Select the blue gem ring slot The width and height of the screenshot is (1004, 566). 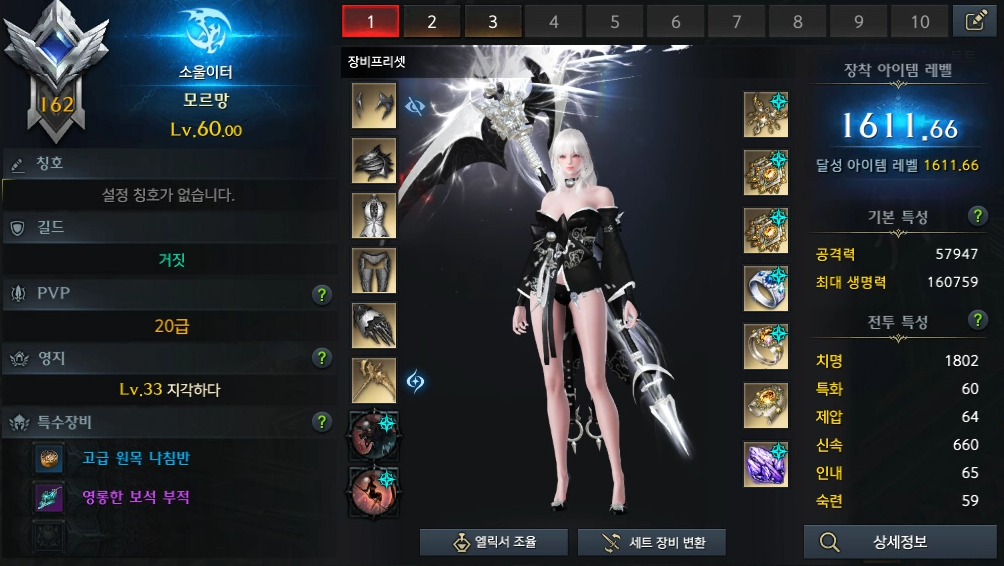coord(766,289)
